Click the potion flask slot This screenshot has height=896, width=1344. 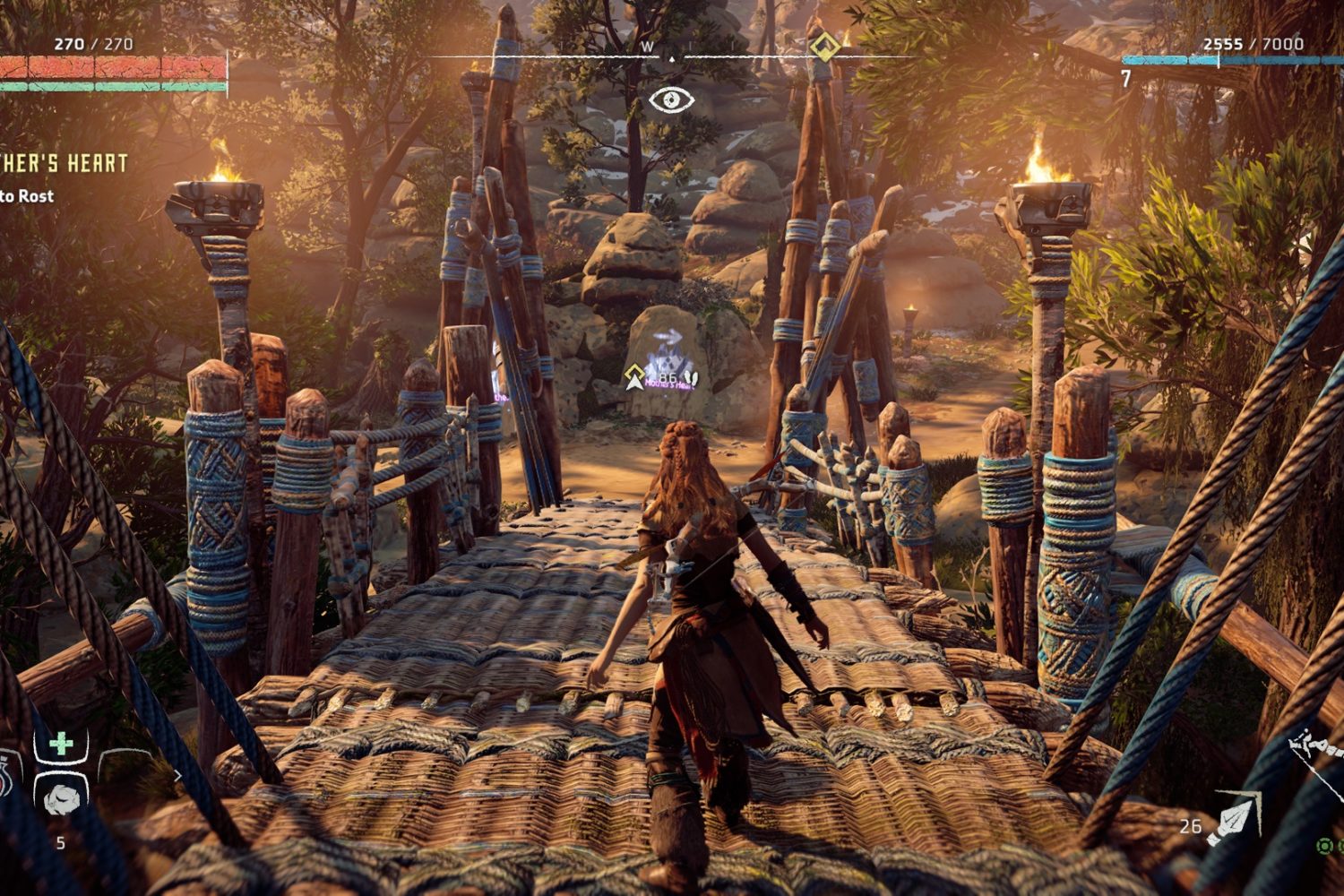pyautogui.click(x=7, y=775)
